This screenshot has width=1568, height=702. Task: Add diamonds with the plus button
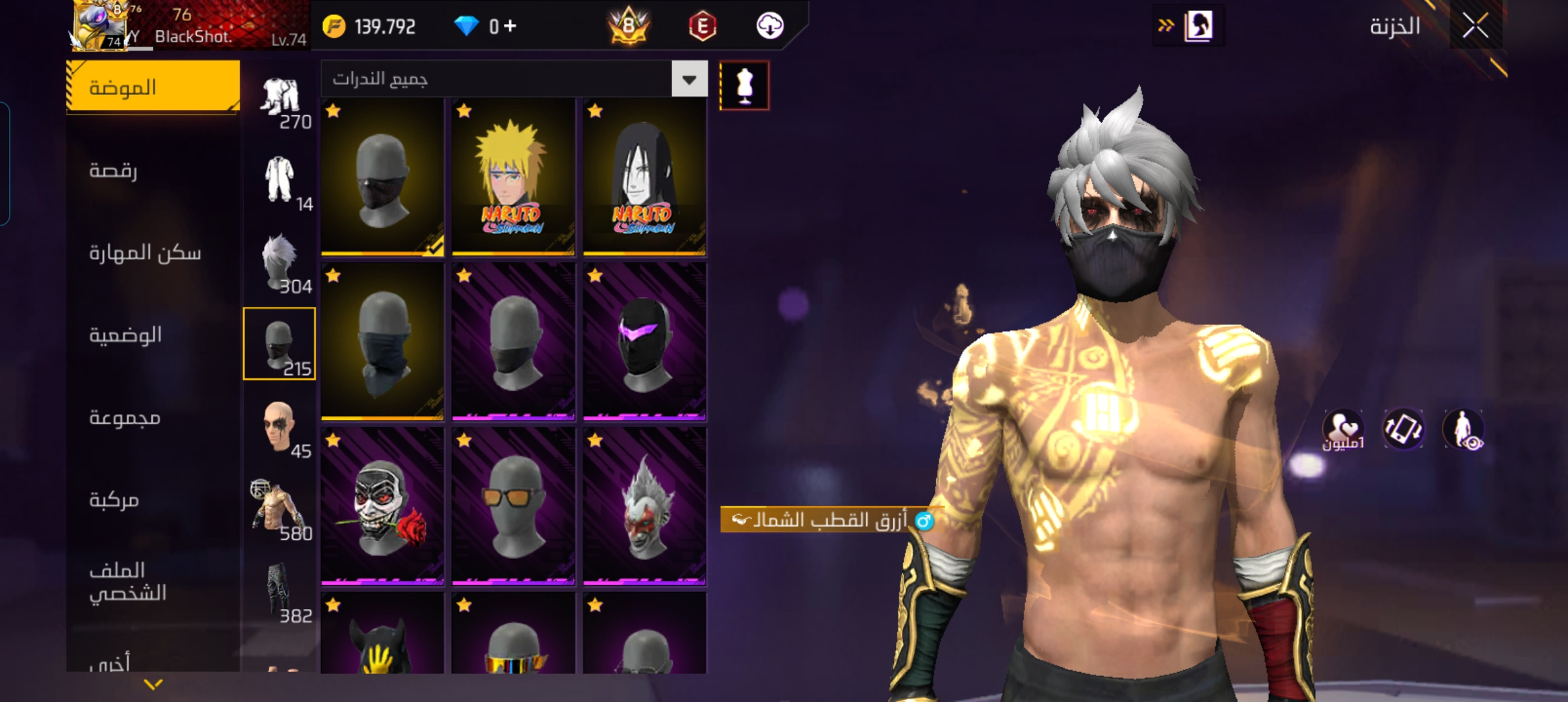(x=510, y=26)
